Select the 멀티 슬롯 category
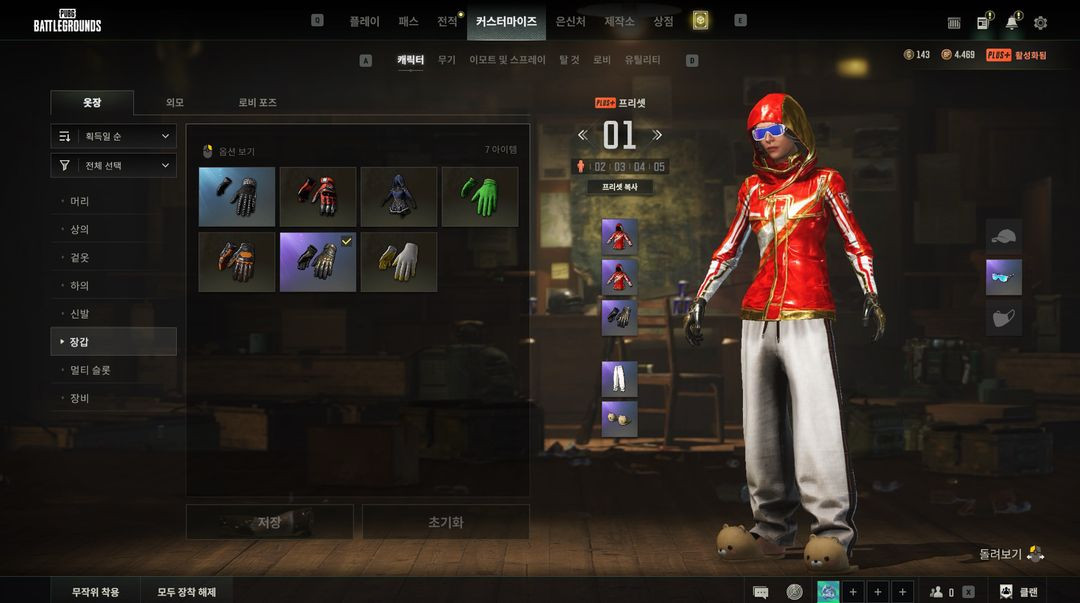 (x=90, y=370)
